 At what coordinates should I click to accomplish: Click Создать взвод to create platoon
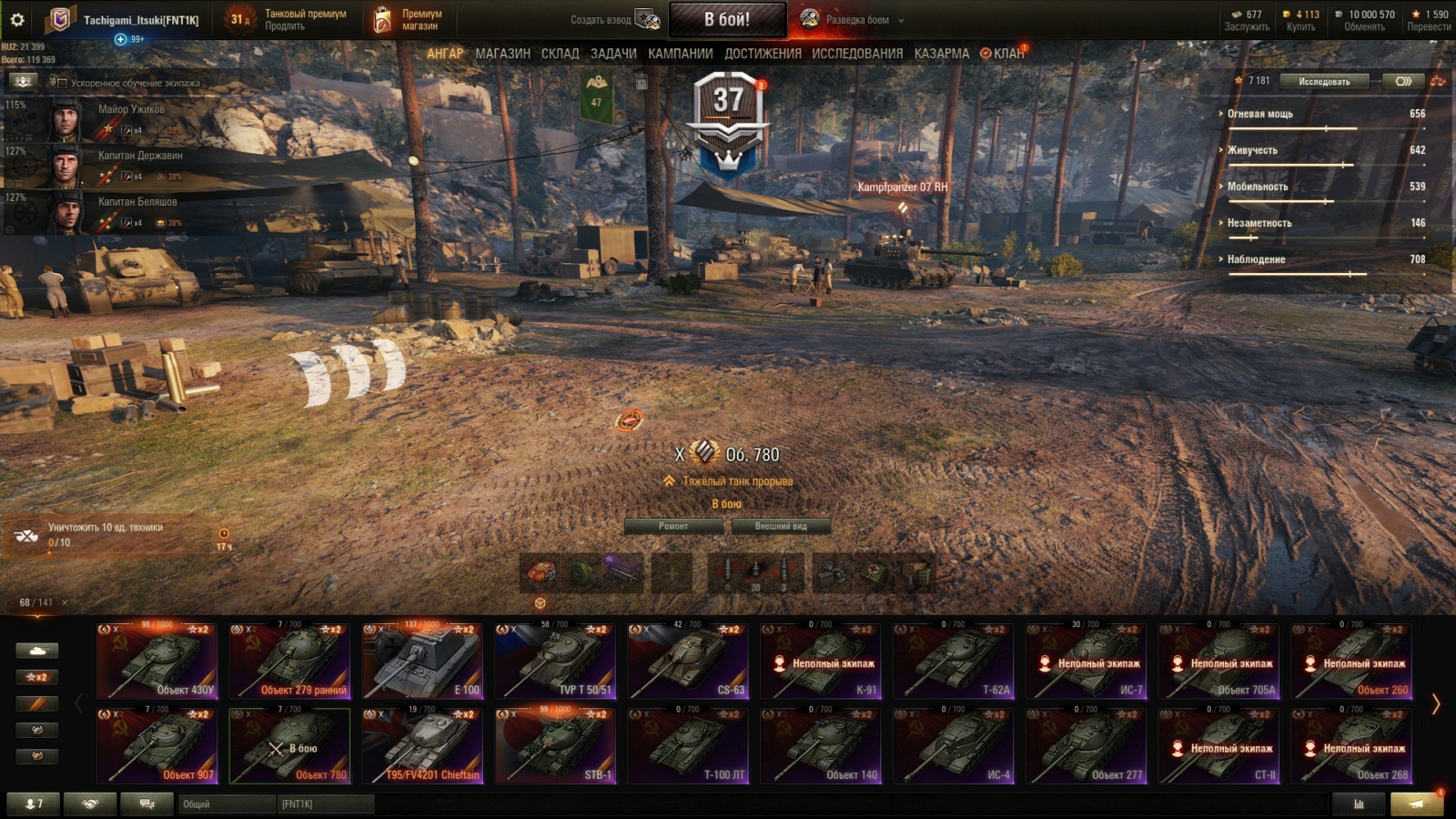tap(614, 19)
